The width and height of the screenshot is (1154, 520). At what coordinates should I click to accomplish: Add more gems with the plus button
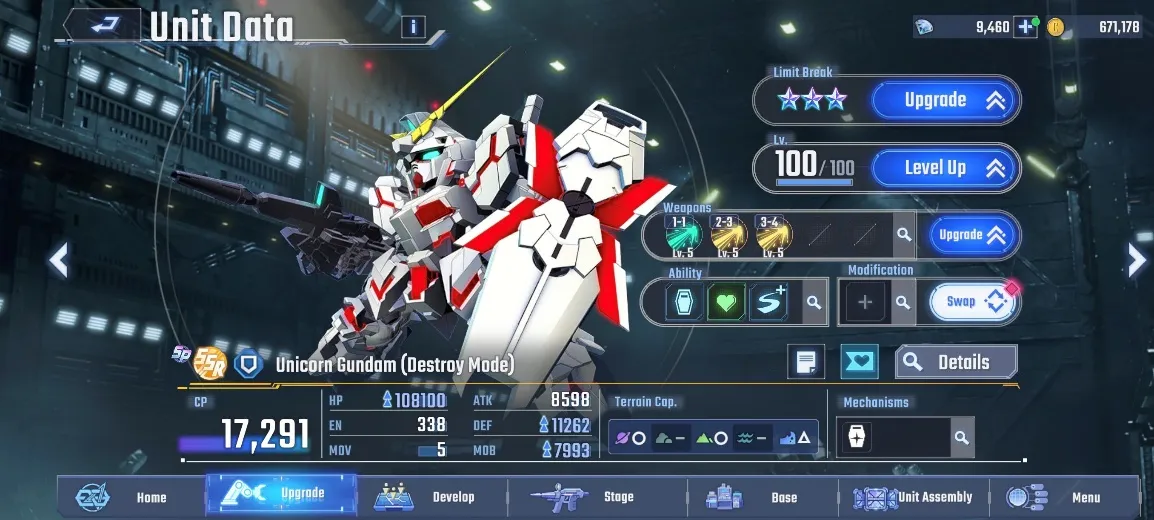pos(1026,27)
